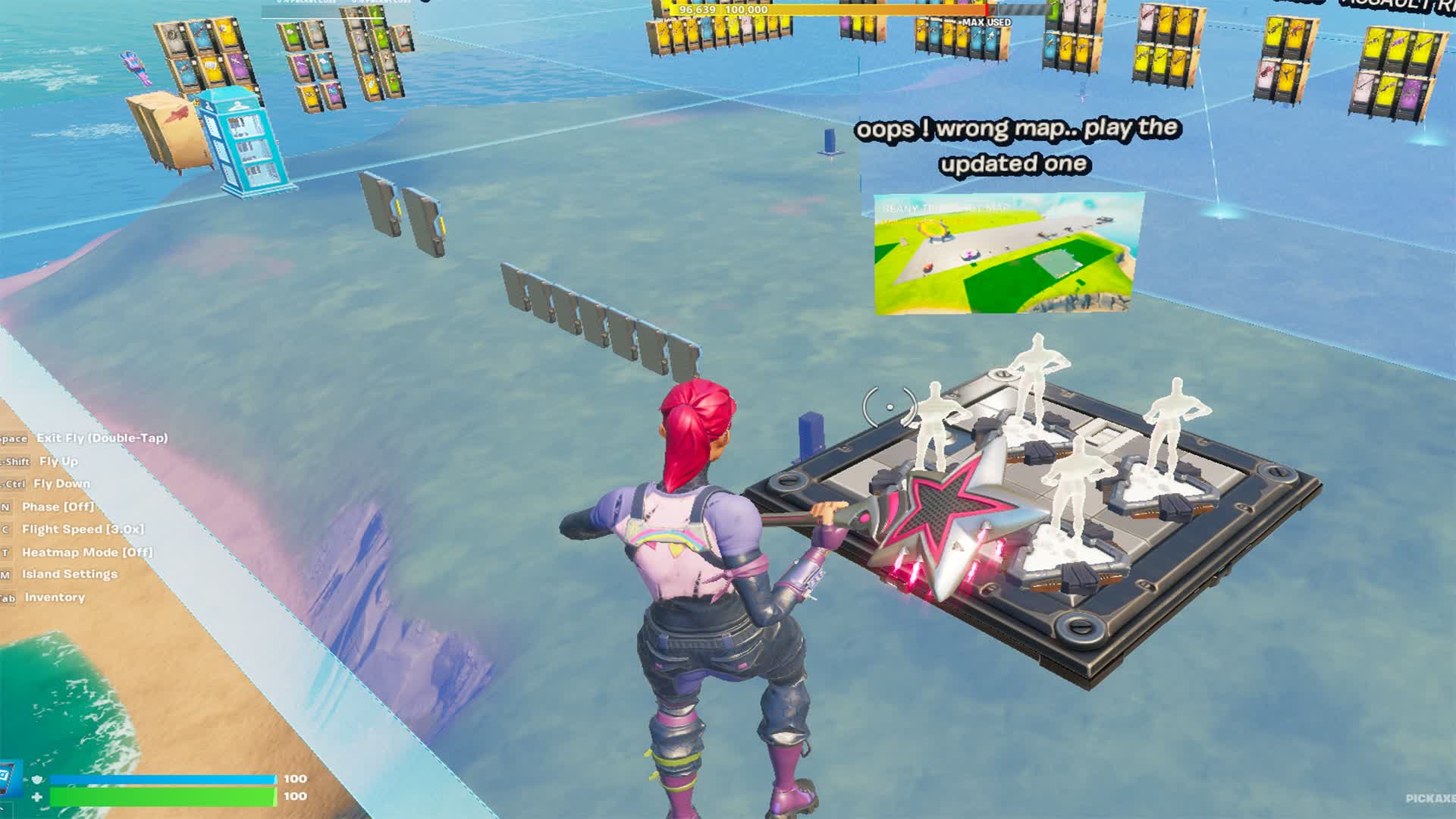Click the shield icon next to the blue bar
1456x819 pixels.
[36, 777]
